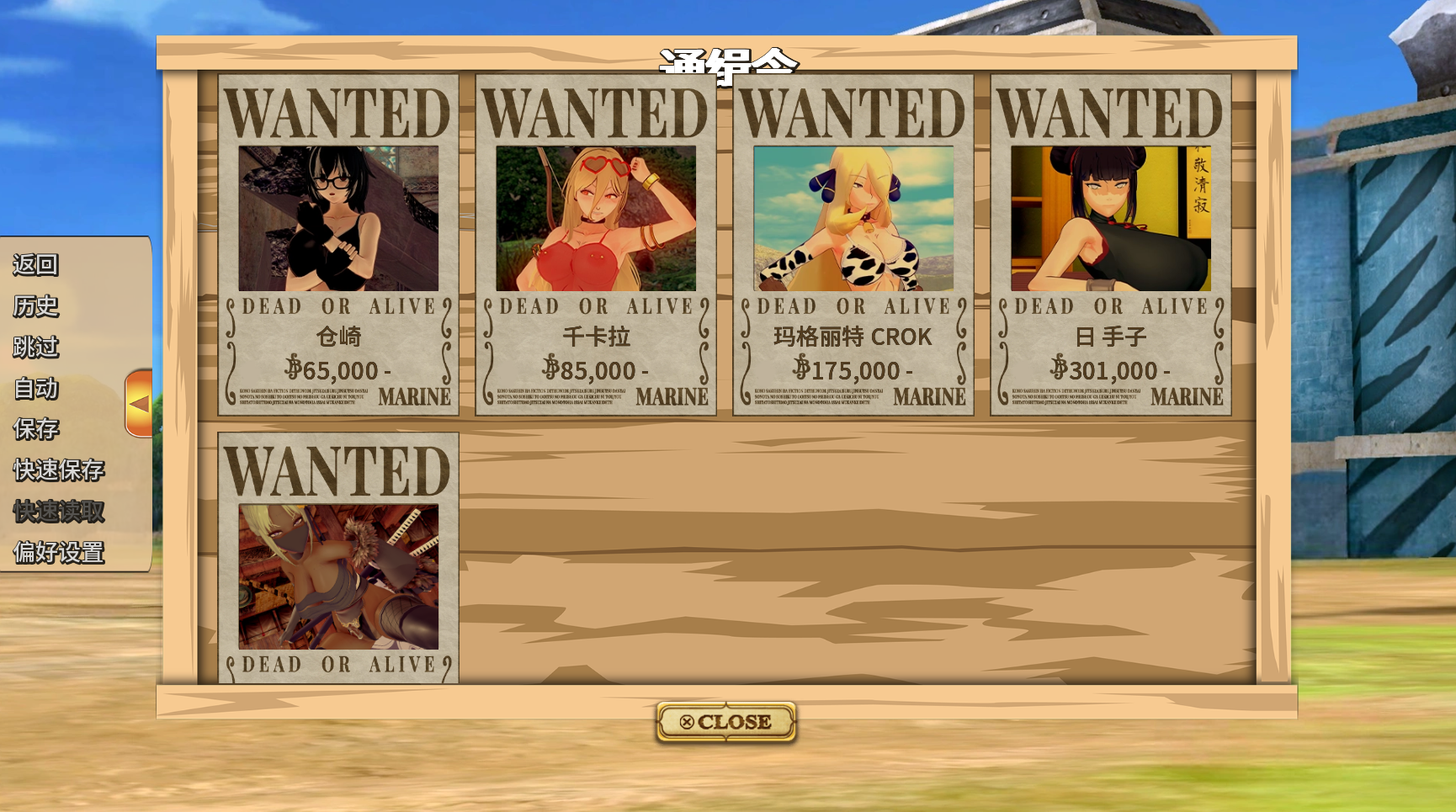Select the 返回 menu entry
The image size is (1456, 812).
pos(35,264)
